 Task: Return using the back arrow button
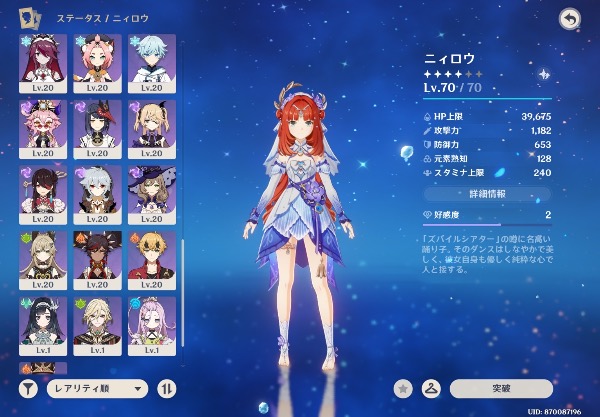(570, 19)
